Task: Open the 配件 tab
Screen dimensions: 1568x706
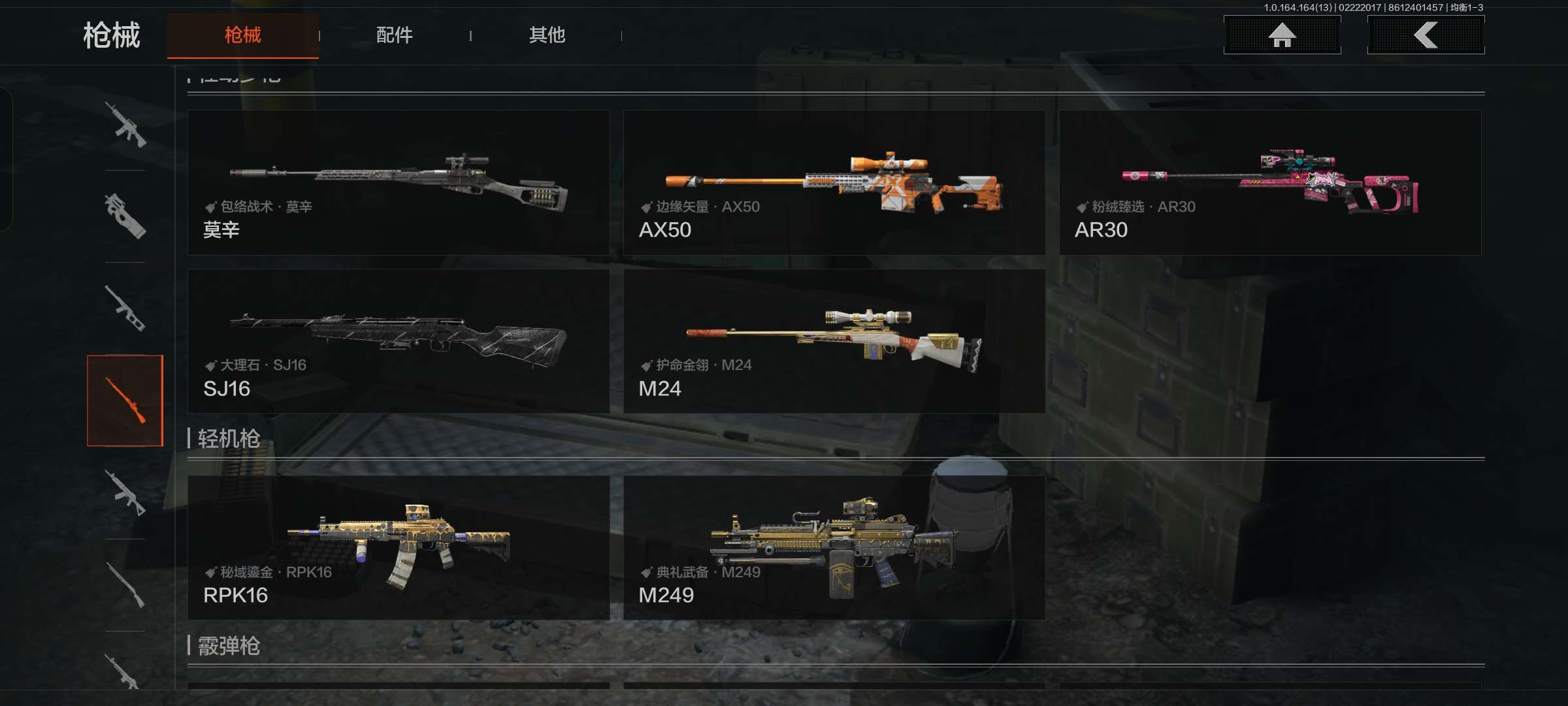Action: [x=394, y=35]
